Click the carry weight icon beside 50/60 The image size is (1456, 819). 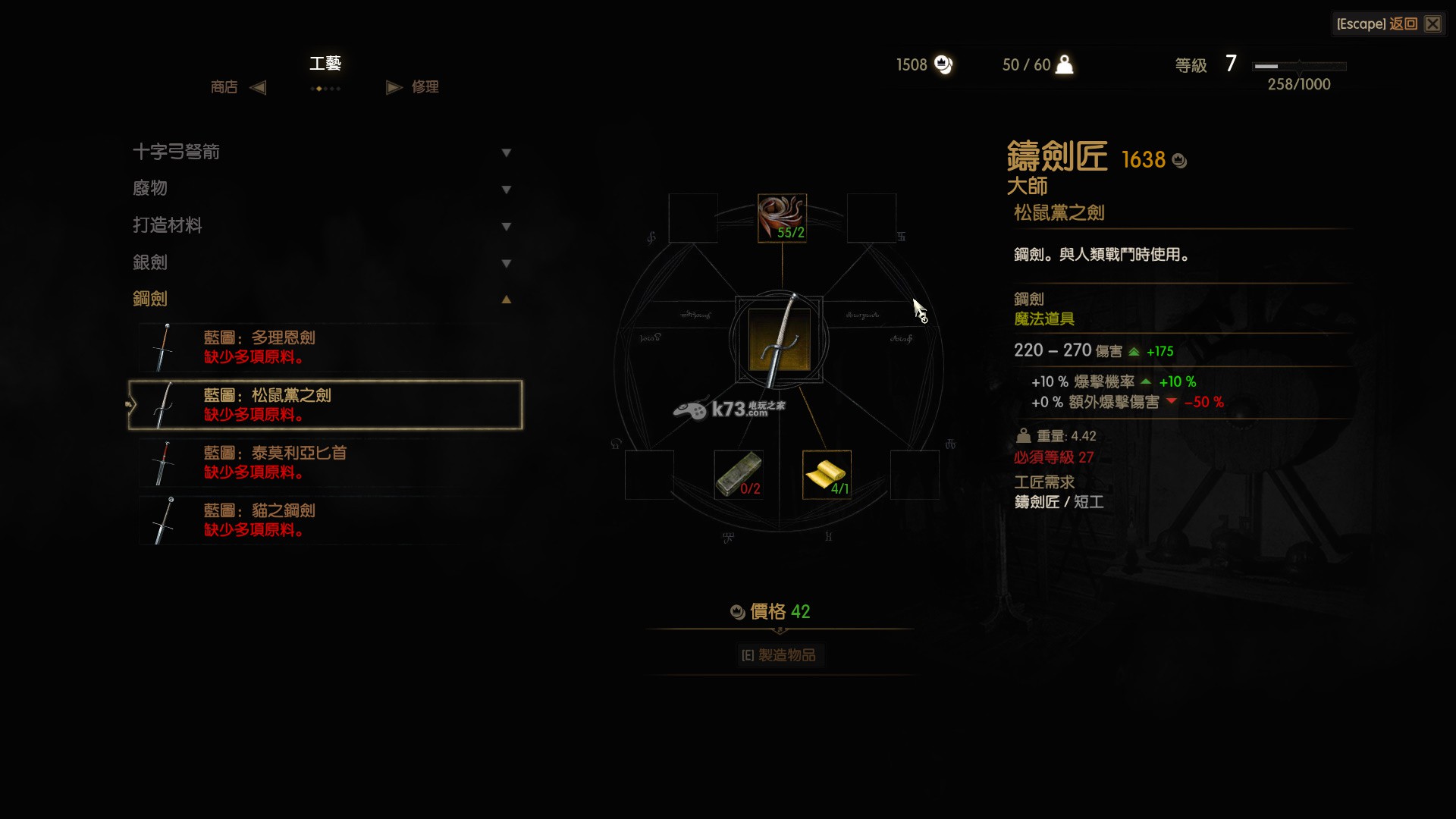click(1065, 65)
